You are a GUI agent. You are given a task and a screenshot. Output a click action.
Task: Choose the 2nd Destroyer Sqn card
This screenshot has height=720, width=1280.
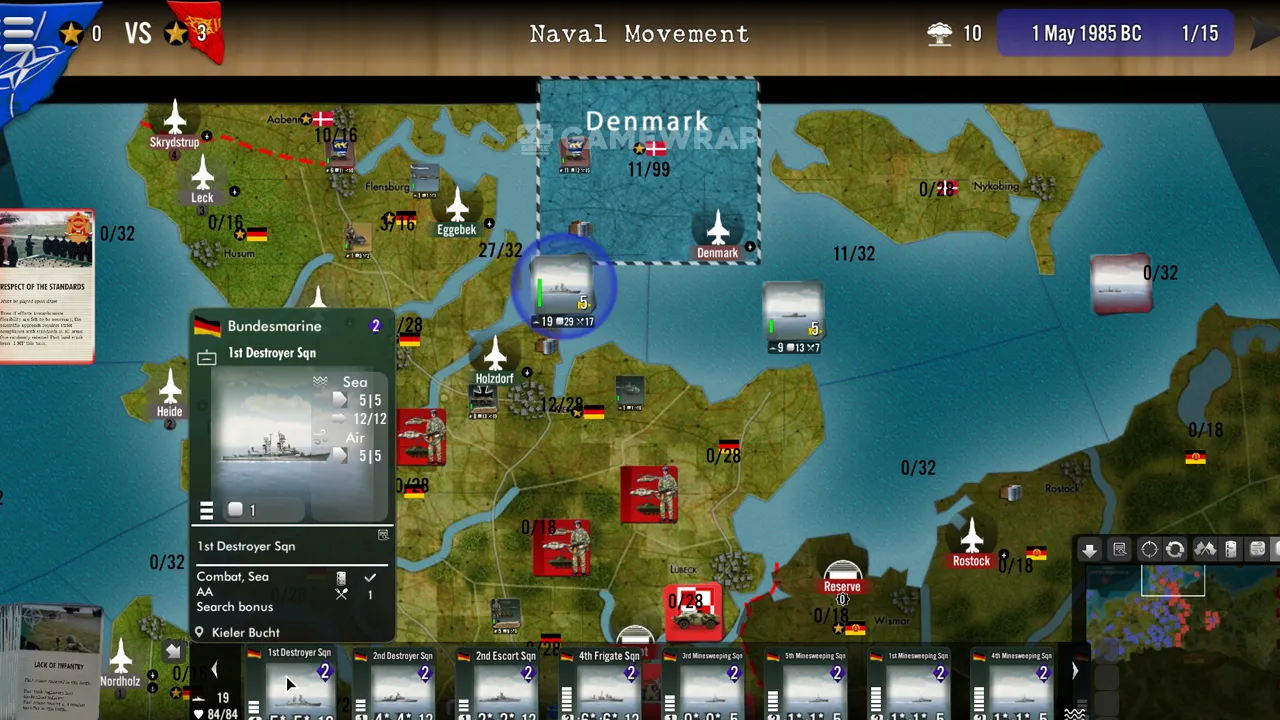[402, 684]
